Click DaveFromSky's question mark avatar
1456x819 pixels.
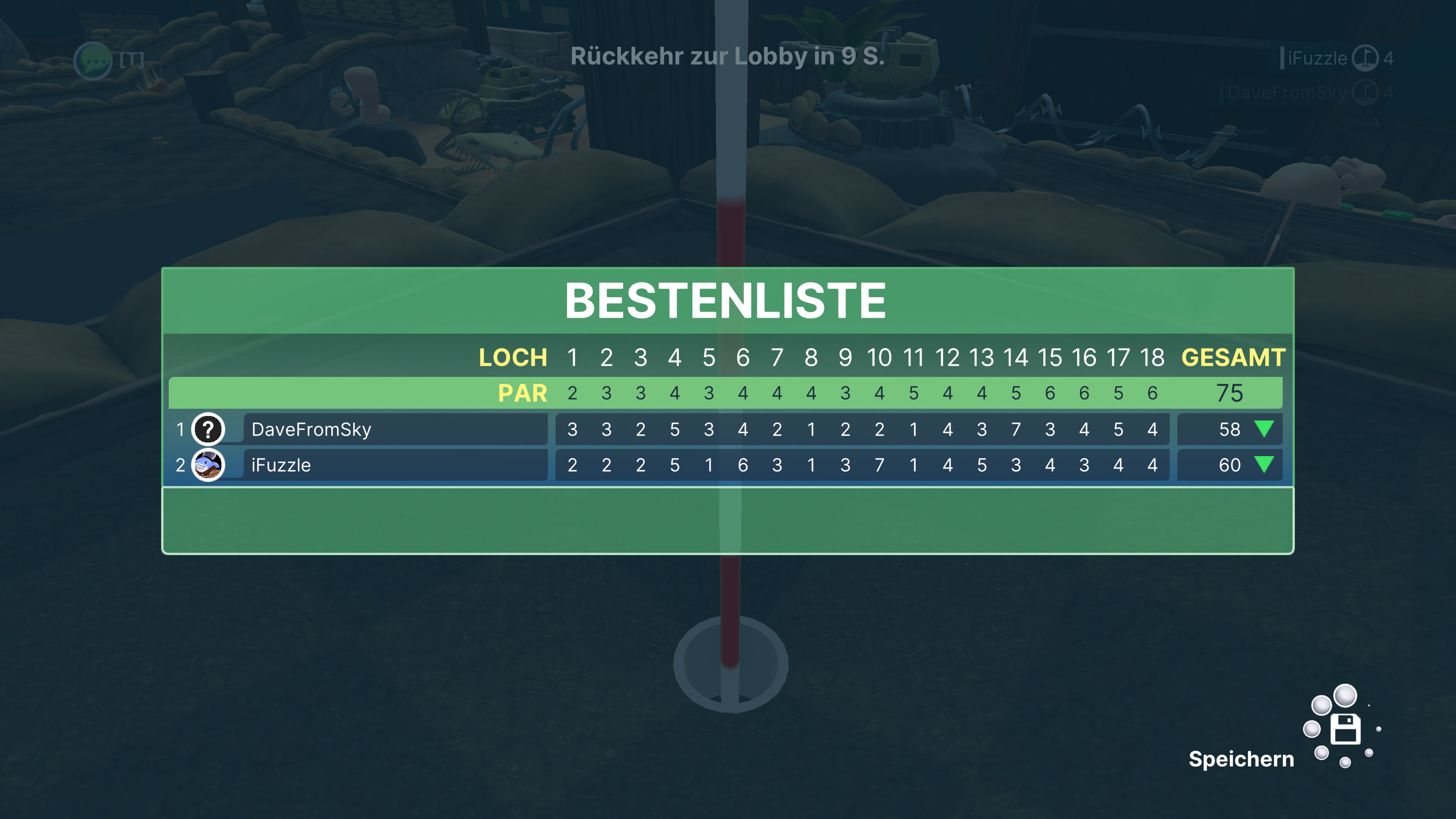click(208, 430)
